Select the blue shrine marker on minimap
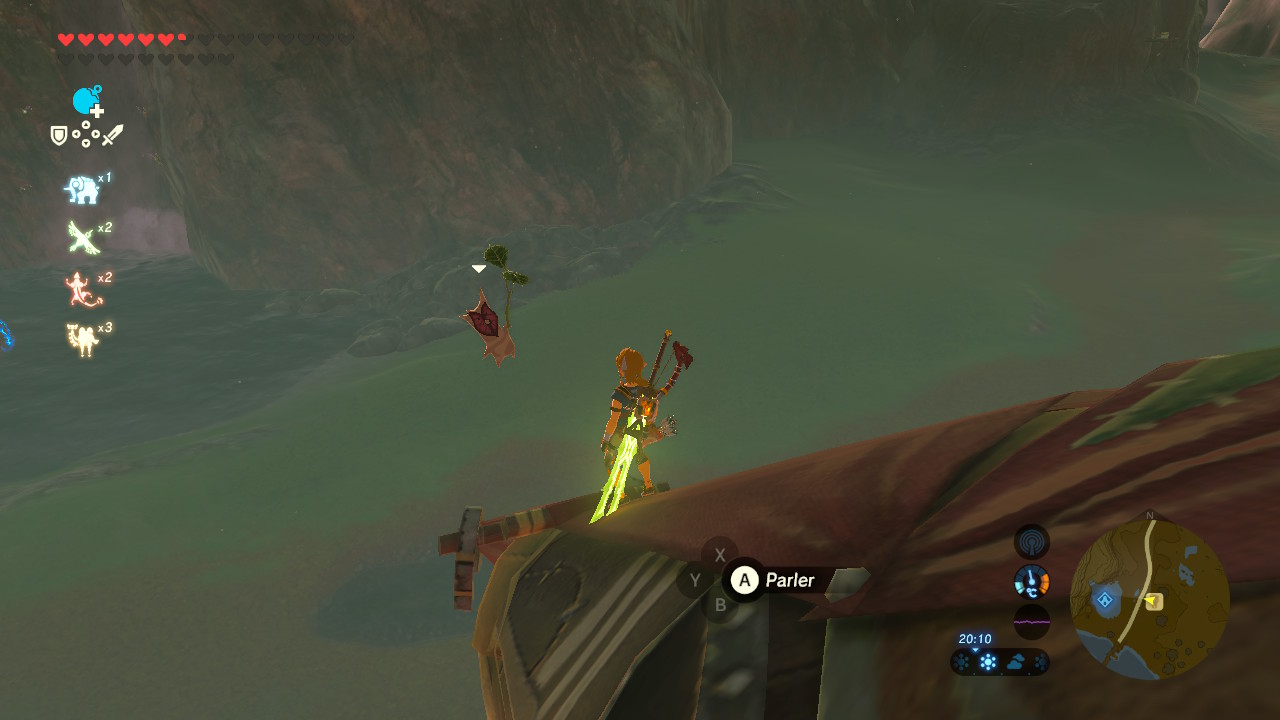The image size is (1280, 720). pyautogui.click(x=1105, y=600)
